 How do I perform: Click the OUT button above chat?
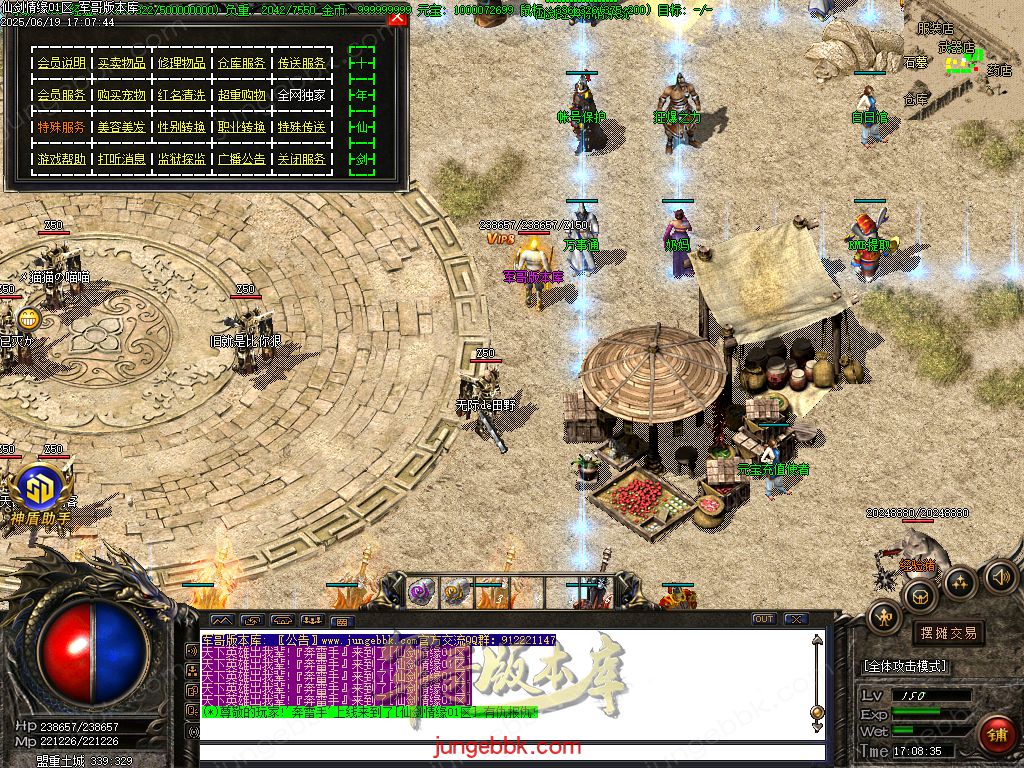pos(763,619)
